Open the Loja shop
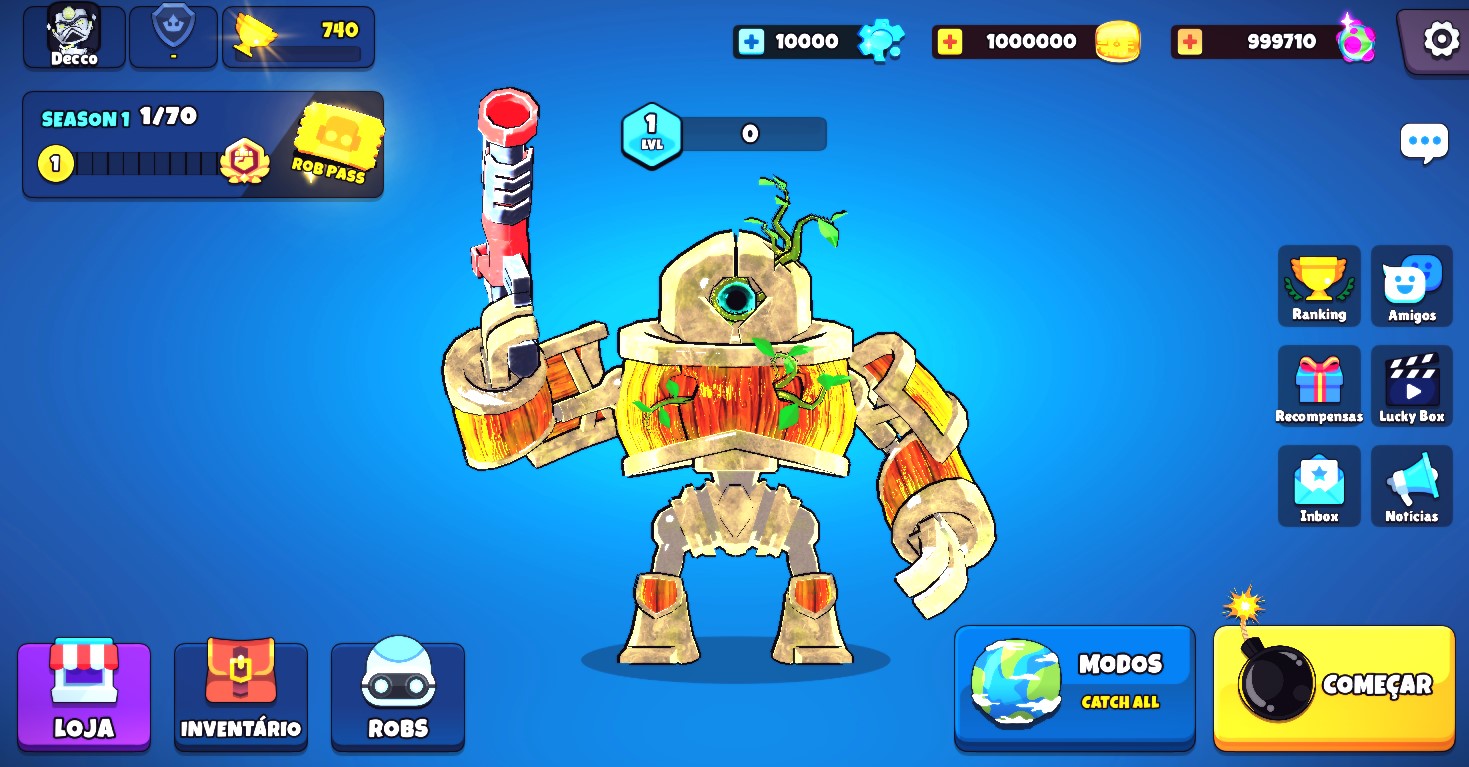The image size is (1469, 767). [84, 695]
